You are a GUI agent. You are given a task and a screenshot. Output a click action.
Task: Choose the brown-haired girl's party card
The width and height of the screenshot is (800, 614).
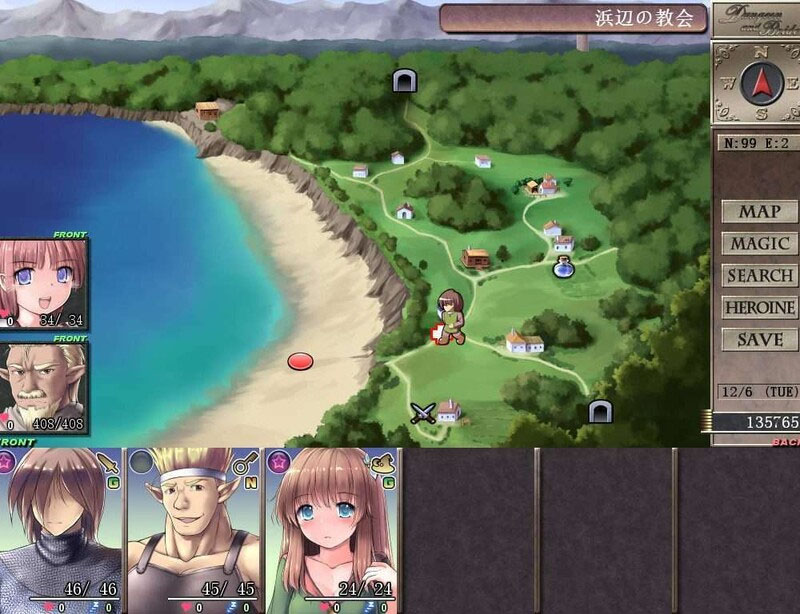[x=330, y=530]
